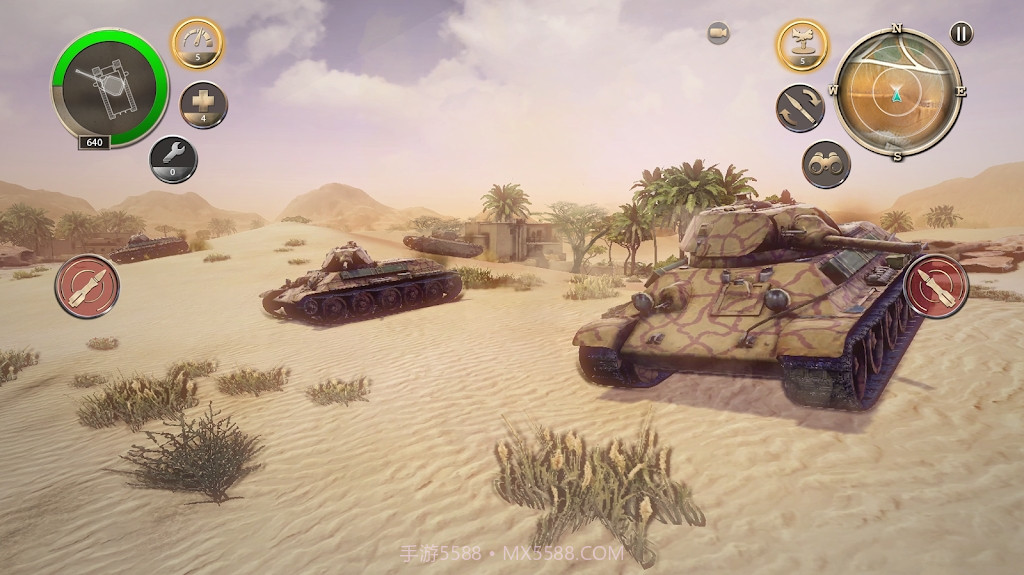Use the medical cross repair kit
The height and width of the screenshot is (575, 1024).
[203, 105]
